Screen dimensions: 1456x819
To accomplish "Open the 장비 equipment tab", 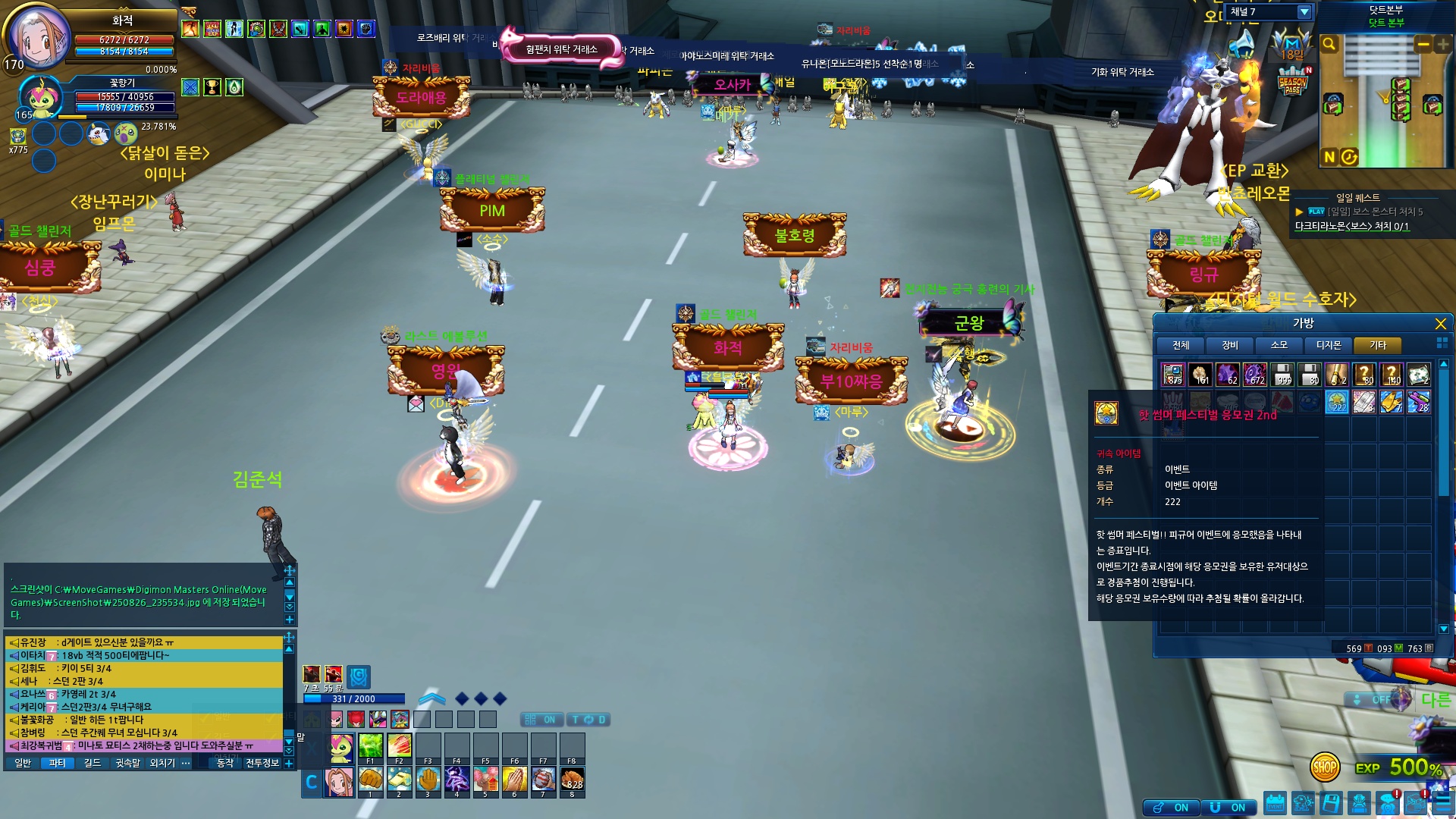I will point(1230,346).
